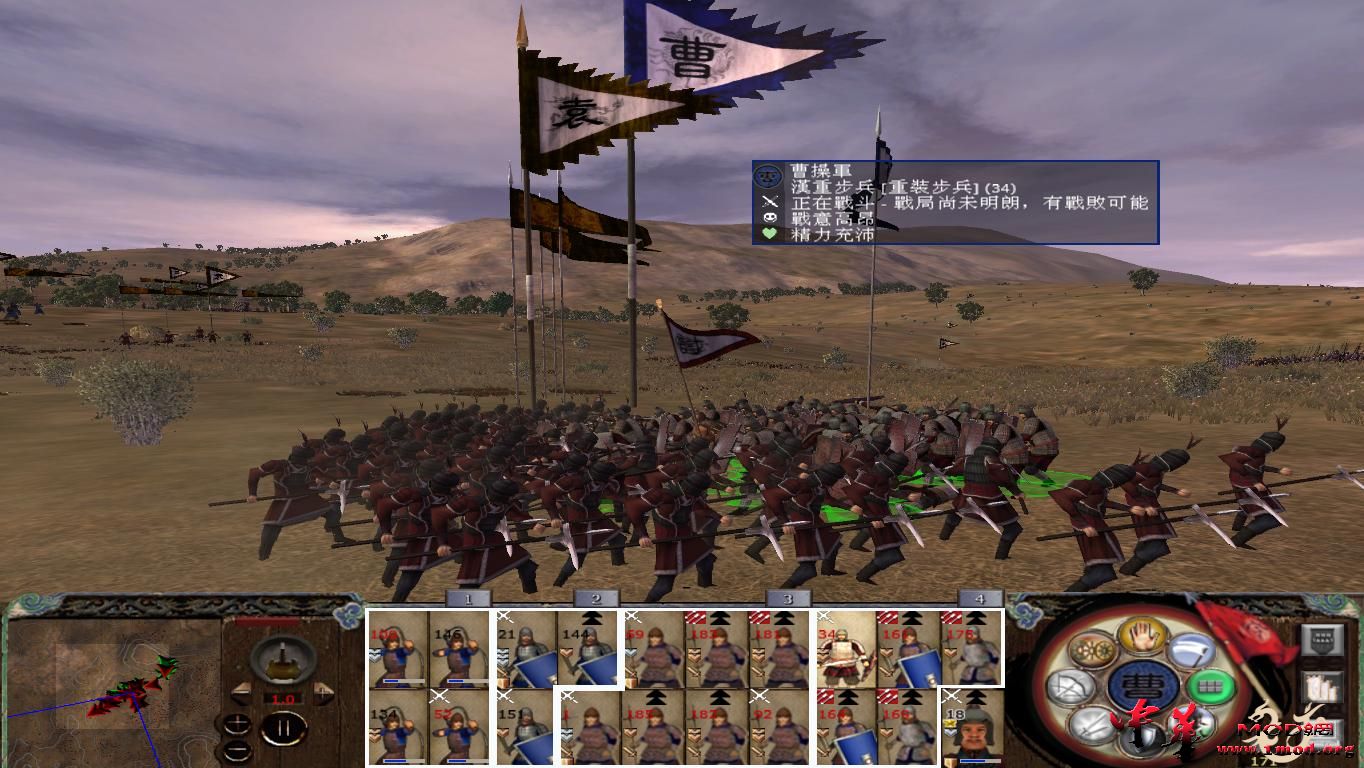
Task: Open the shield-shaped options button top right
Action: click(x=1322, y=640)
